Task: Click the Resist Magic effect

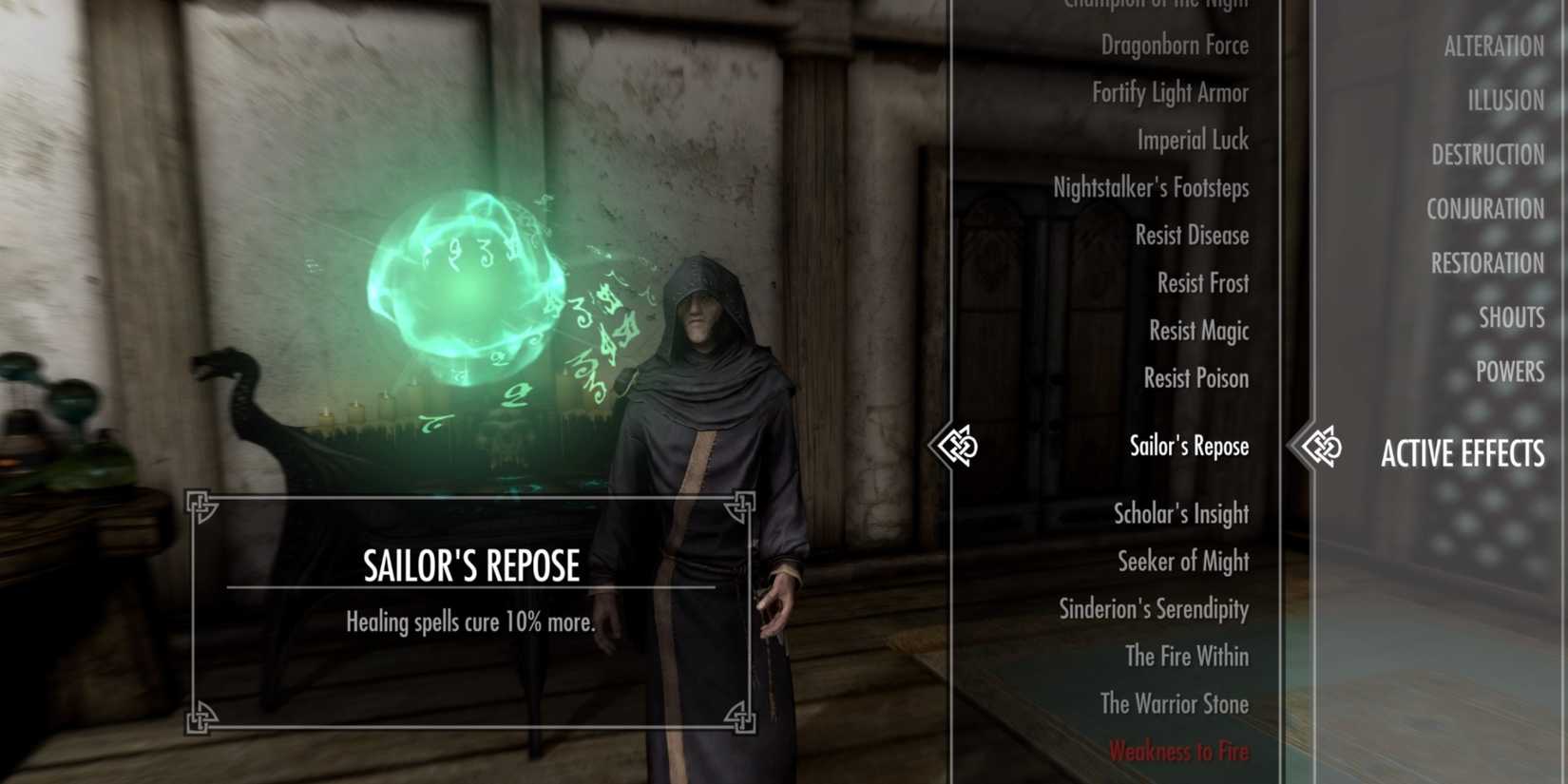Action: pos(1197,330)
